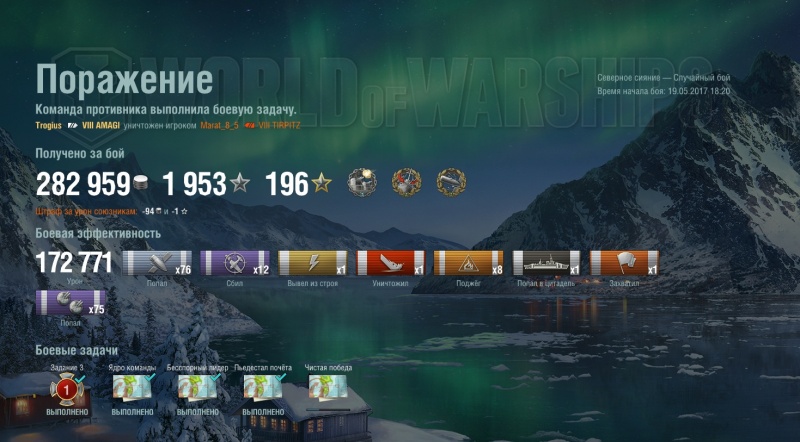Open the Задание 3 battle task medal
The width and height of the screenshot is (800, 442).
click(x=66, y=388)
